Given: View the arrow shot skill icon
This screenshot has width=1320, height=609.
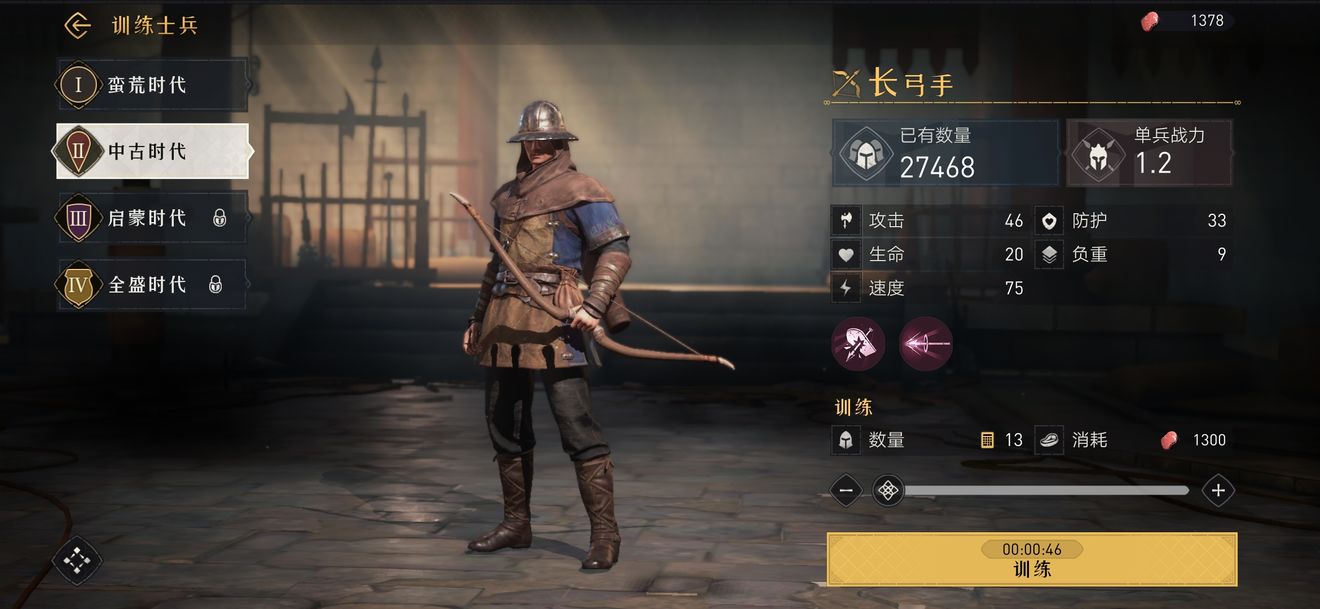Looking at the screenshot, I should click(926, 344).
